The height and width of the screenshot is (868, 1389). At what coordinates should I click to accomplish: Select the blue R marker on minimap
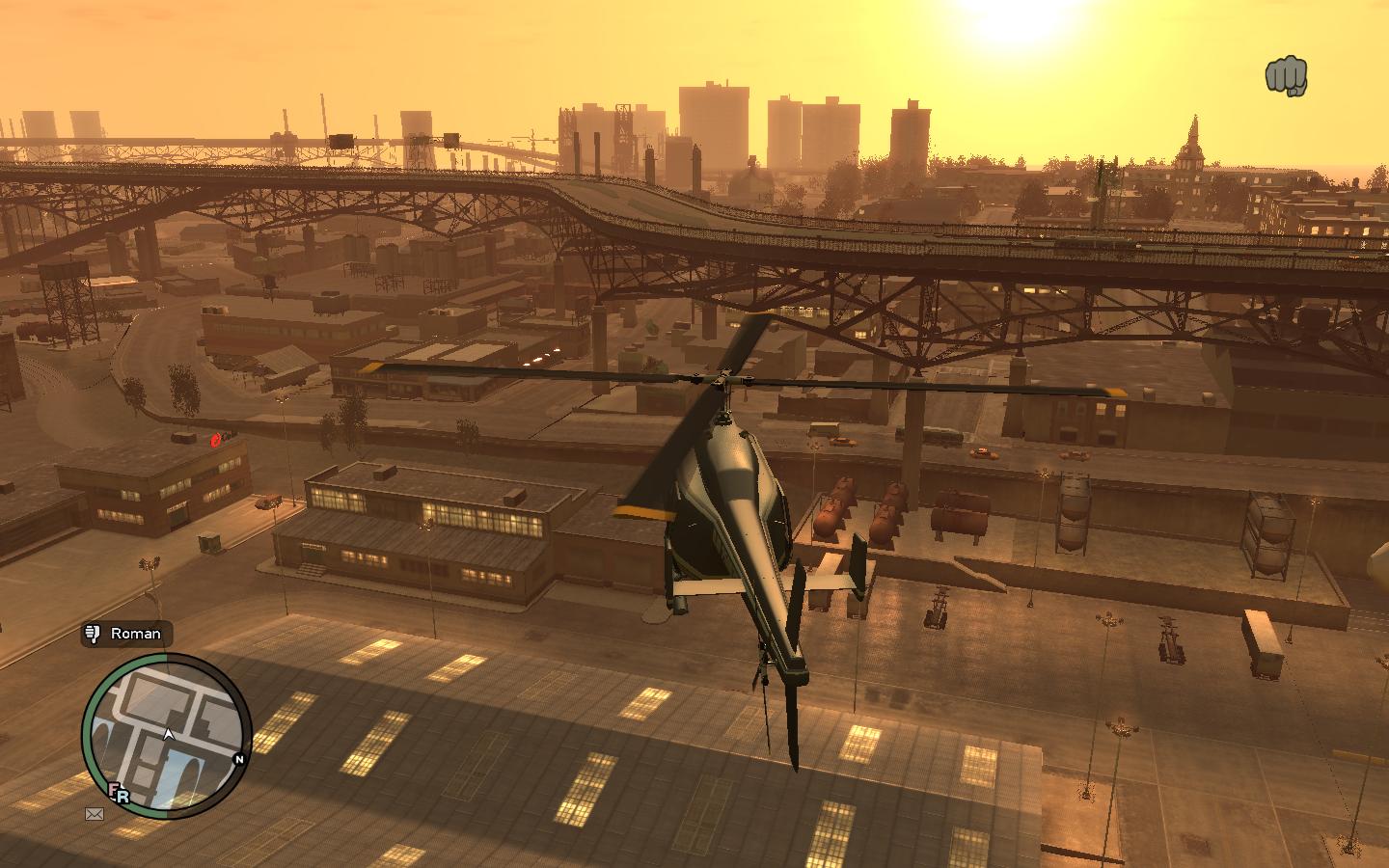[123, 798]
